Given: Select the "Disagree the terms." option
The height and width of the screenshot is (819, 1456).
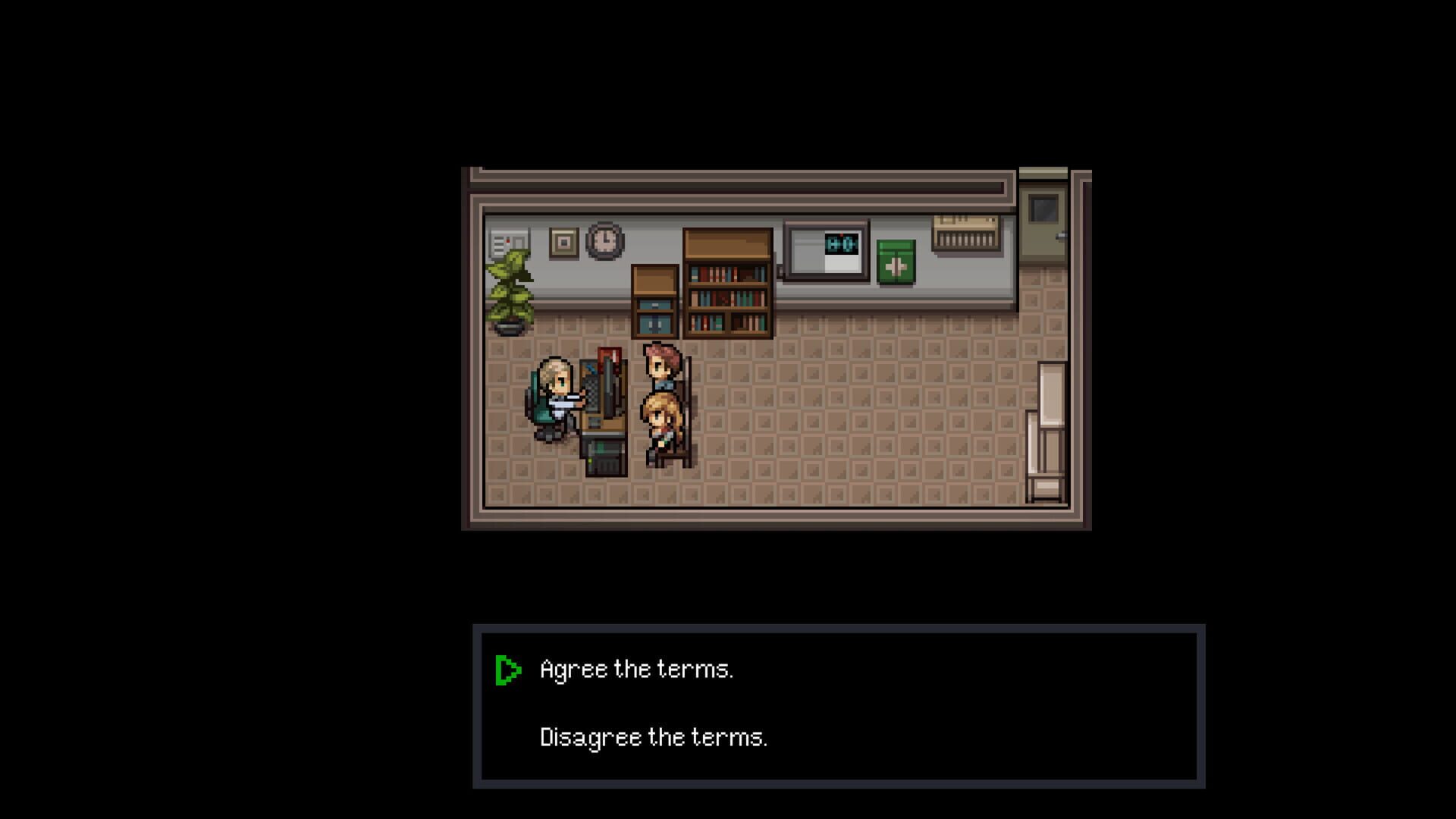Looking at the screenshot, I should (x=654, y=736).
